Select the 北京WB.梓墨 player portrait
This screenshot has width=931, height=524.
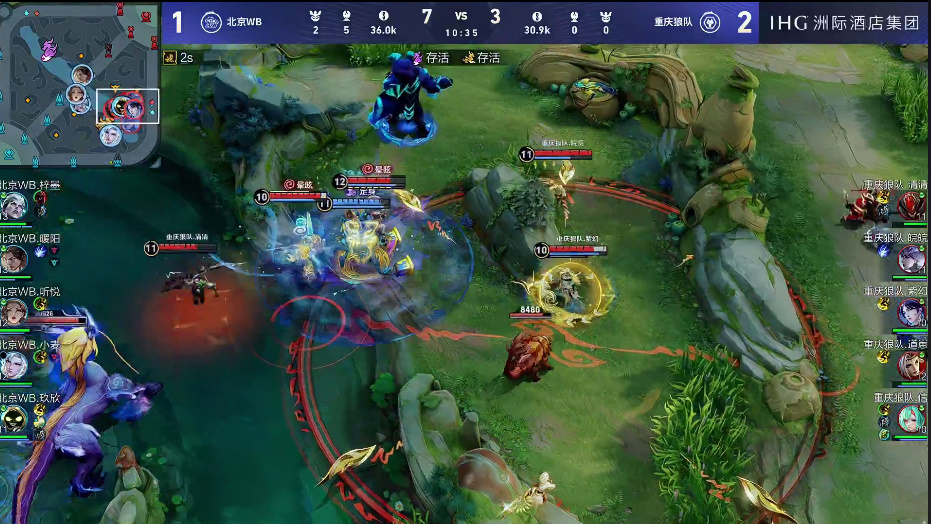pyautogui.click(x=14, y=206)
